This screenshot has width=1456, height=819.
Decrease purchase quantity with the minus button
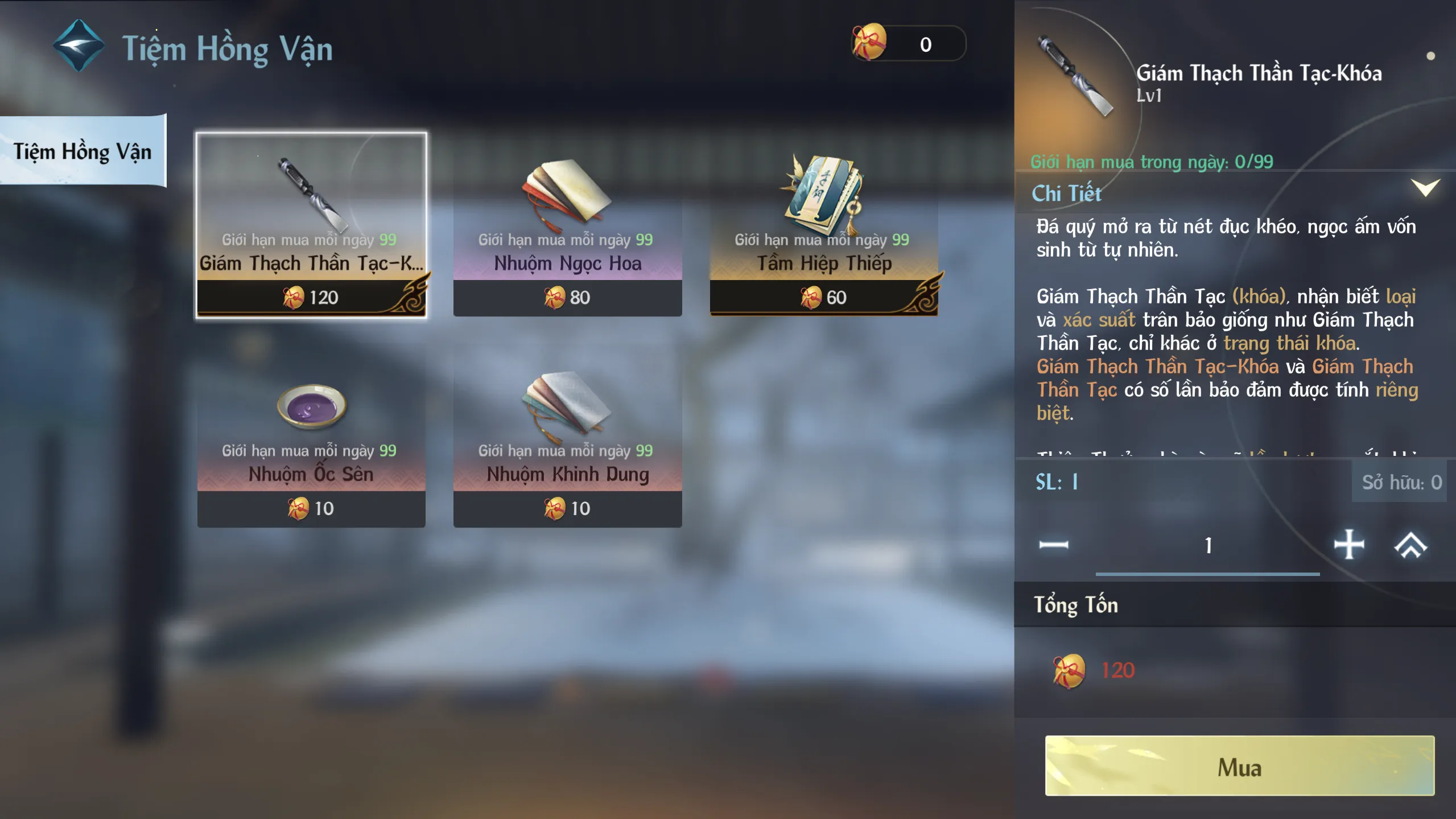(1053, 545)
